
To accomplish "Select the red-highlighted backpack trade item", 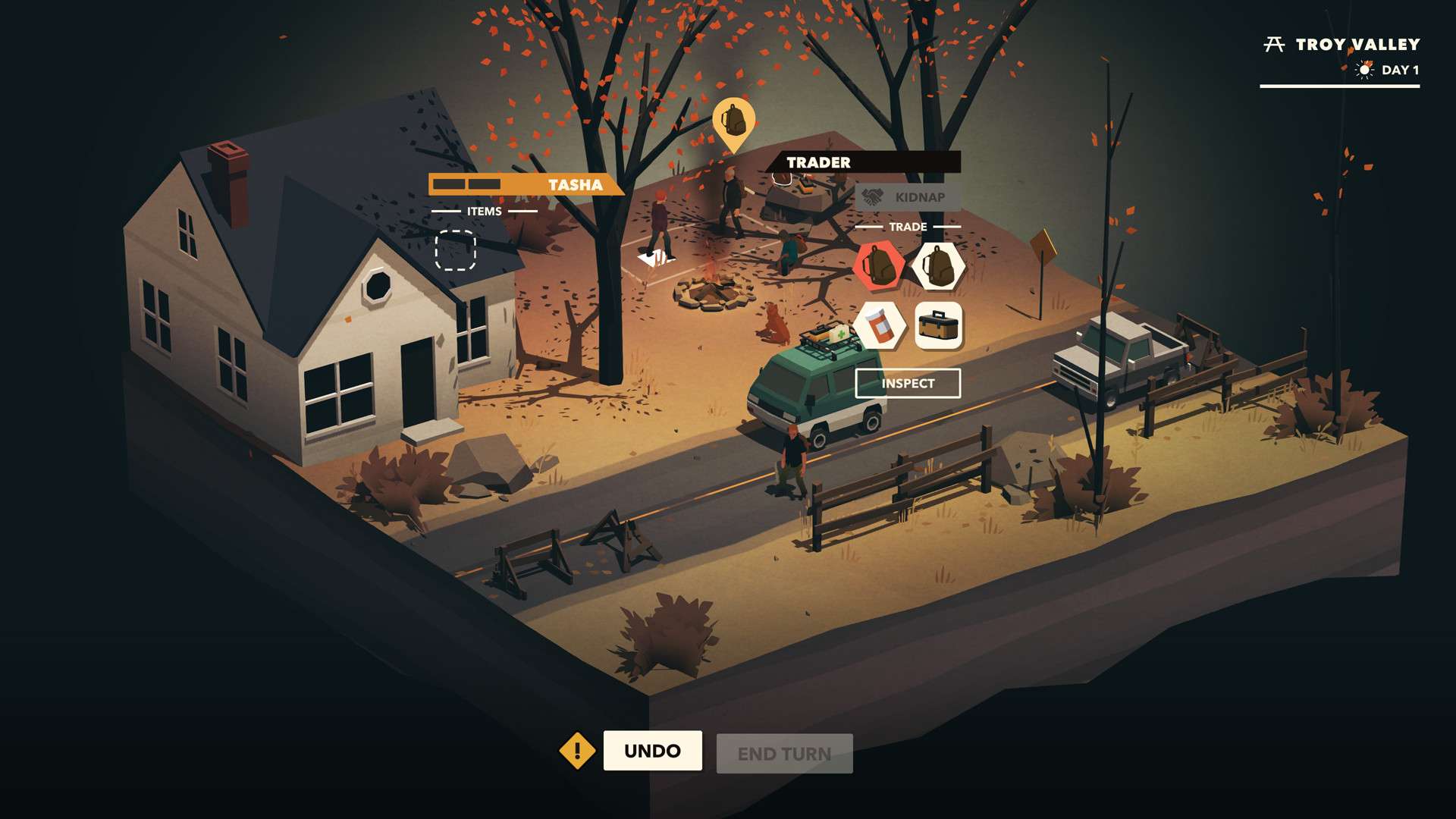I will (879, 266).
